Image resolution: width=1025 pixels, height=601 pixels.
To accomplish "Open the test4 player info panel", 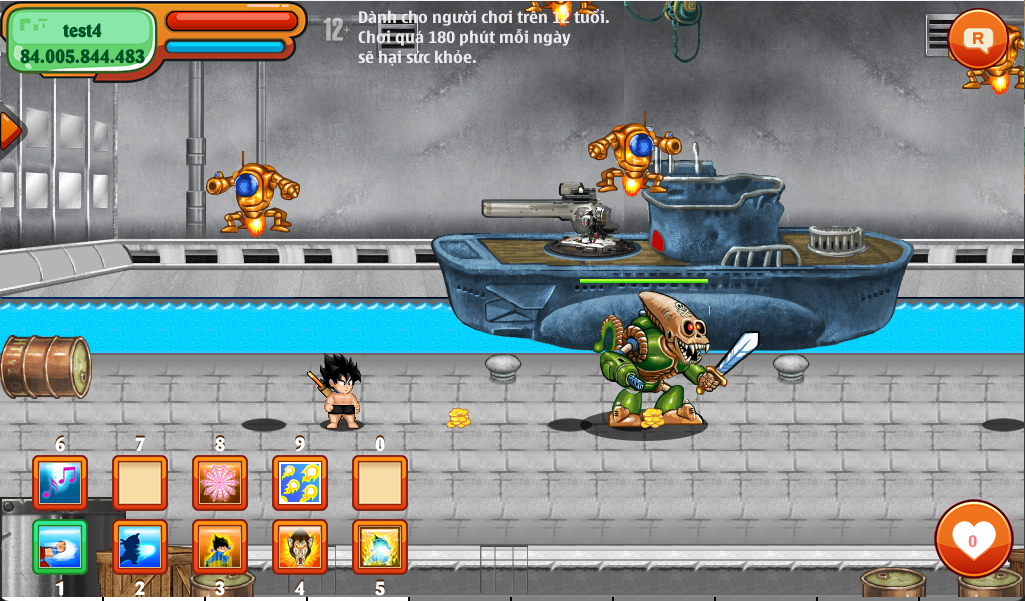I will pos(82,41).
